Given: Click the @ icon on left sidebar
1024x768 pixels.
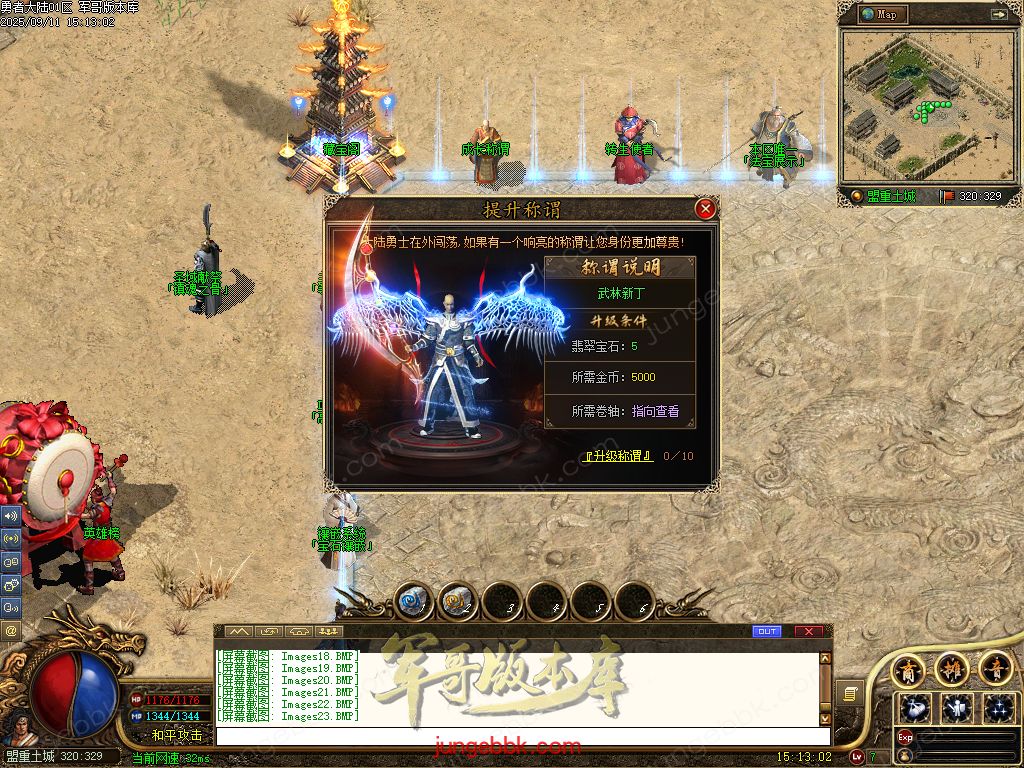Looking at the screenshot, I should click(x=11, y=631).
